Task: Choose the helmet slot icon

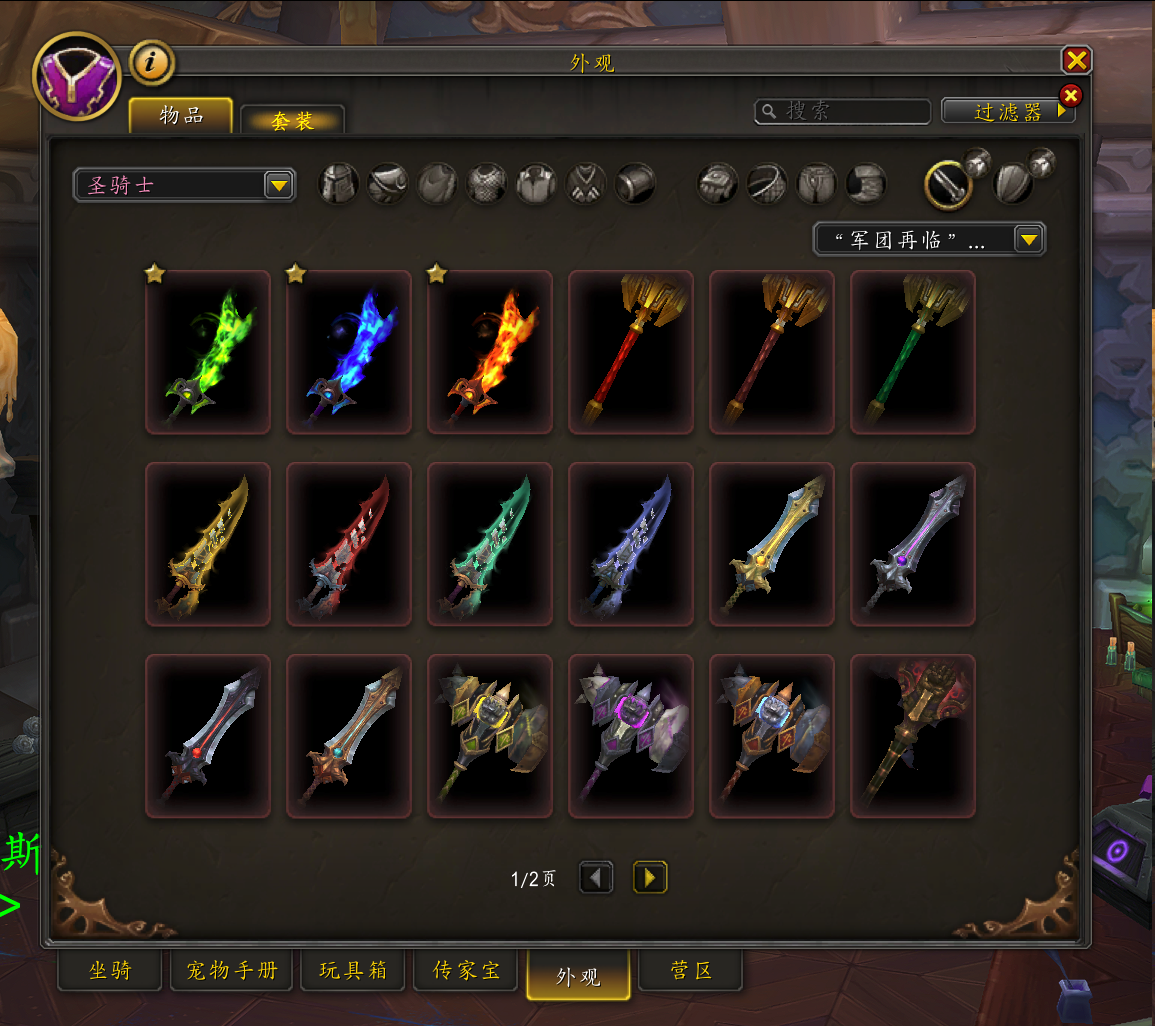Action: [x=338, y=184]
